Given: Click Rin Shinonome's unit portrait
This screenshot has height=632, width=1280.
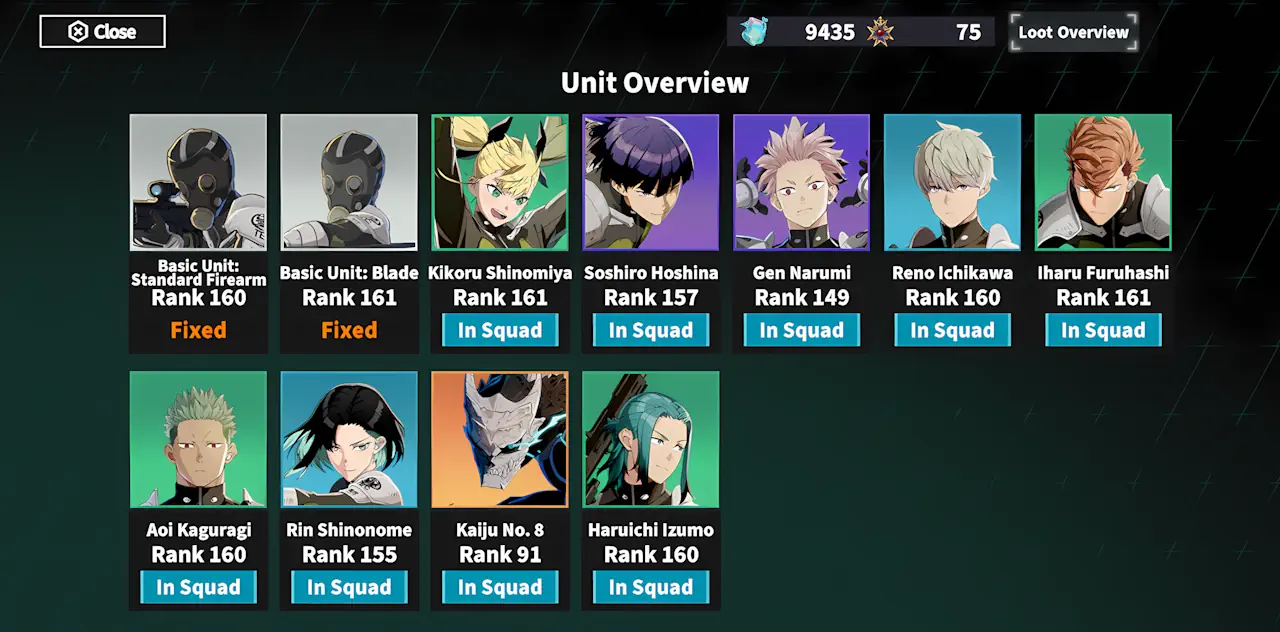Looking at the screenshot, I should [349, 439].
